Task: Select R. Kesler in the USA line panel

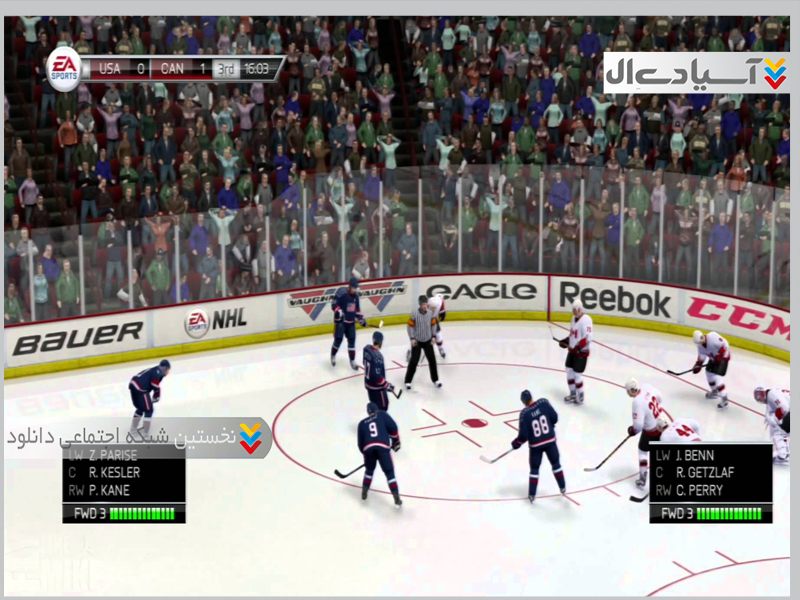Action: click(x=114, y=472)
